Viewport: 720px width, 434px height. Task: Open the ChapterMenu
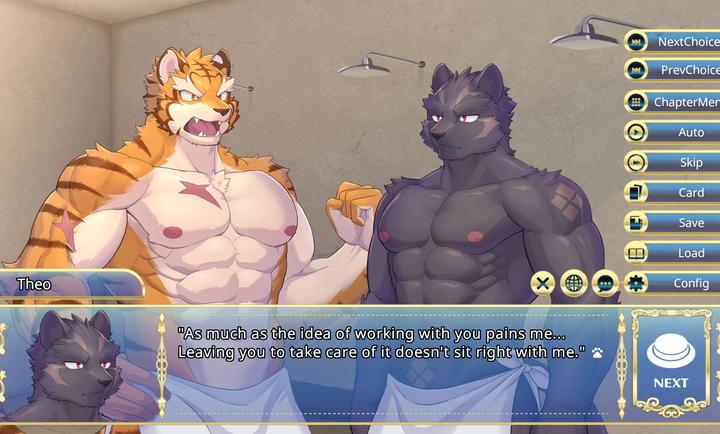[x=673, y=102]
